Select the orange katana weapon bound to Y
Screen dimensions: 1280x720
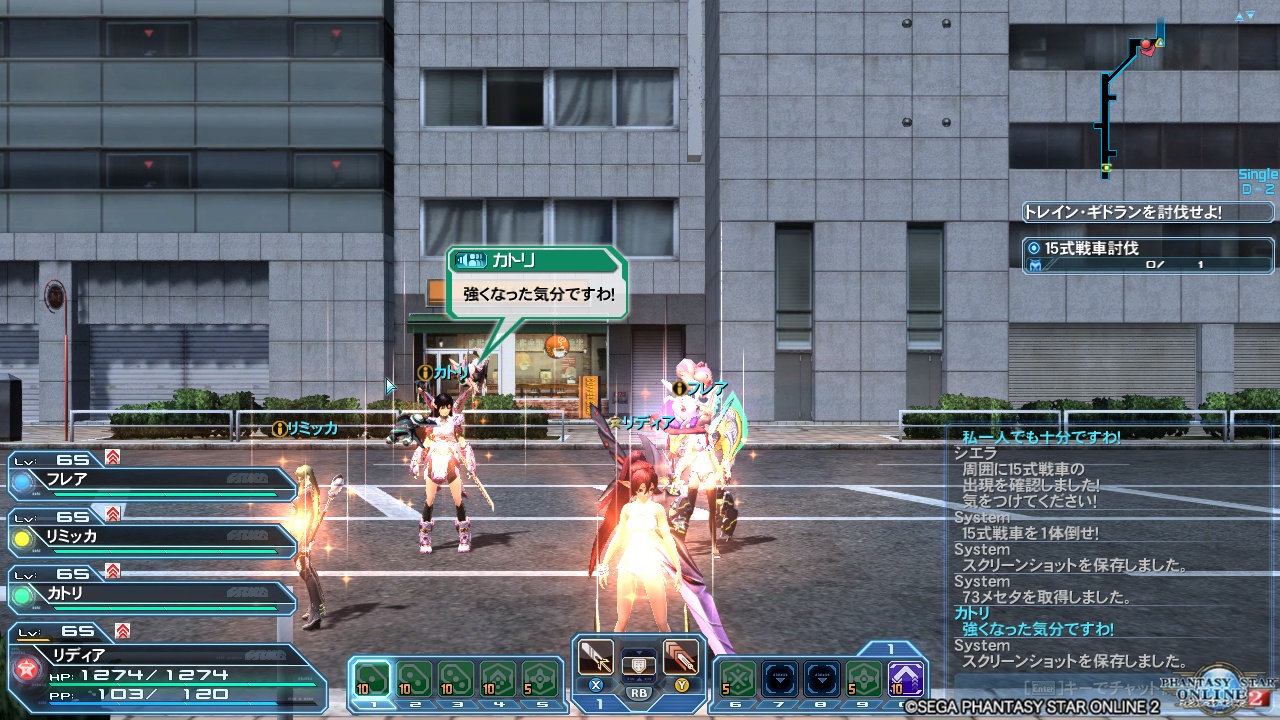(681, 657)
